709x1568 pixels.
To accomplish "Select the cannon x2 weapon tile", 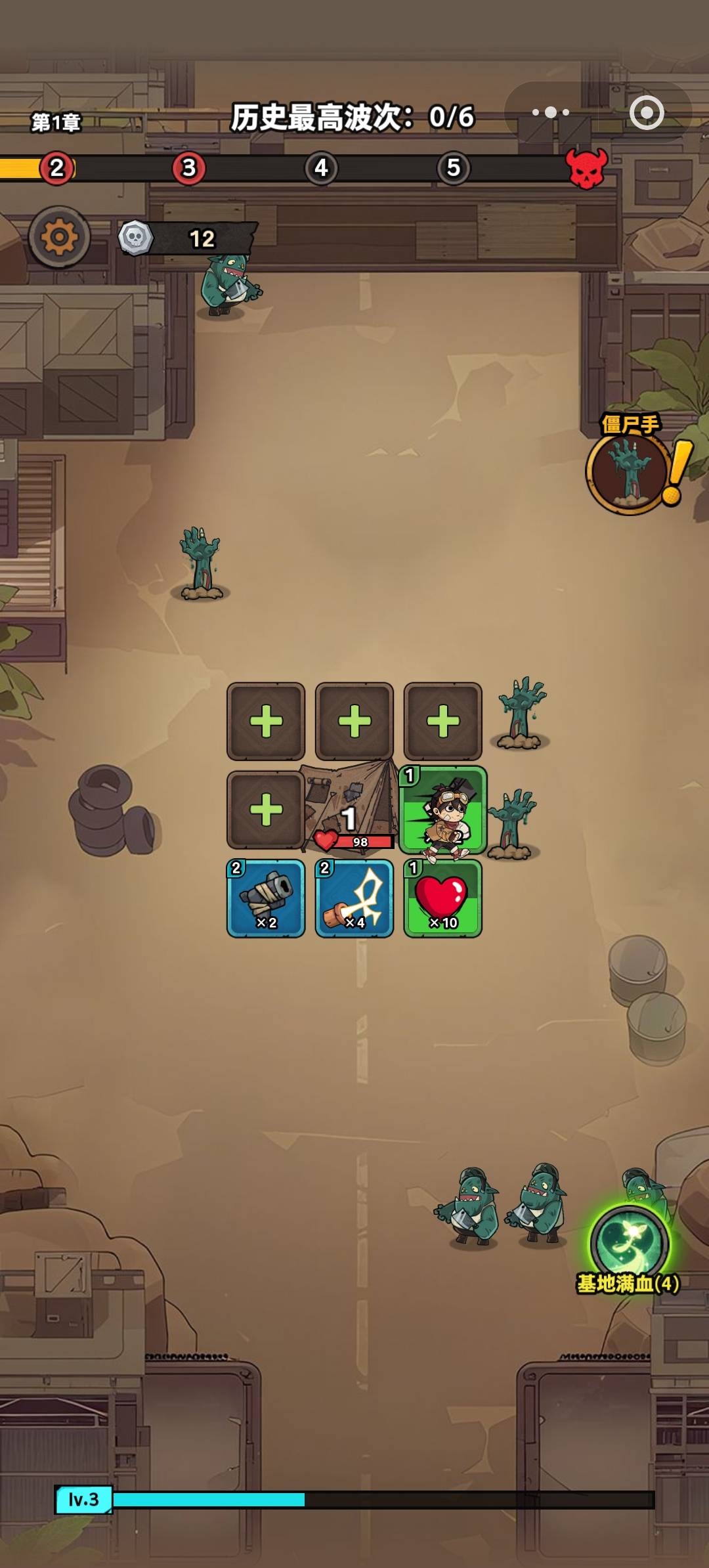I will pos(266,898).
